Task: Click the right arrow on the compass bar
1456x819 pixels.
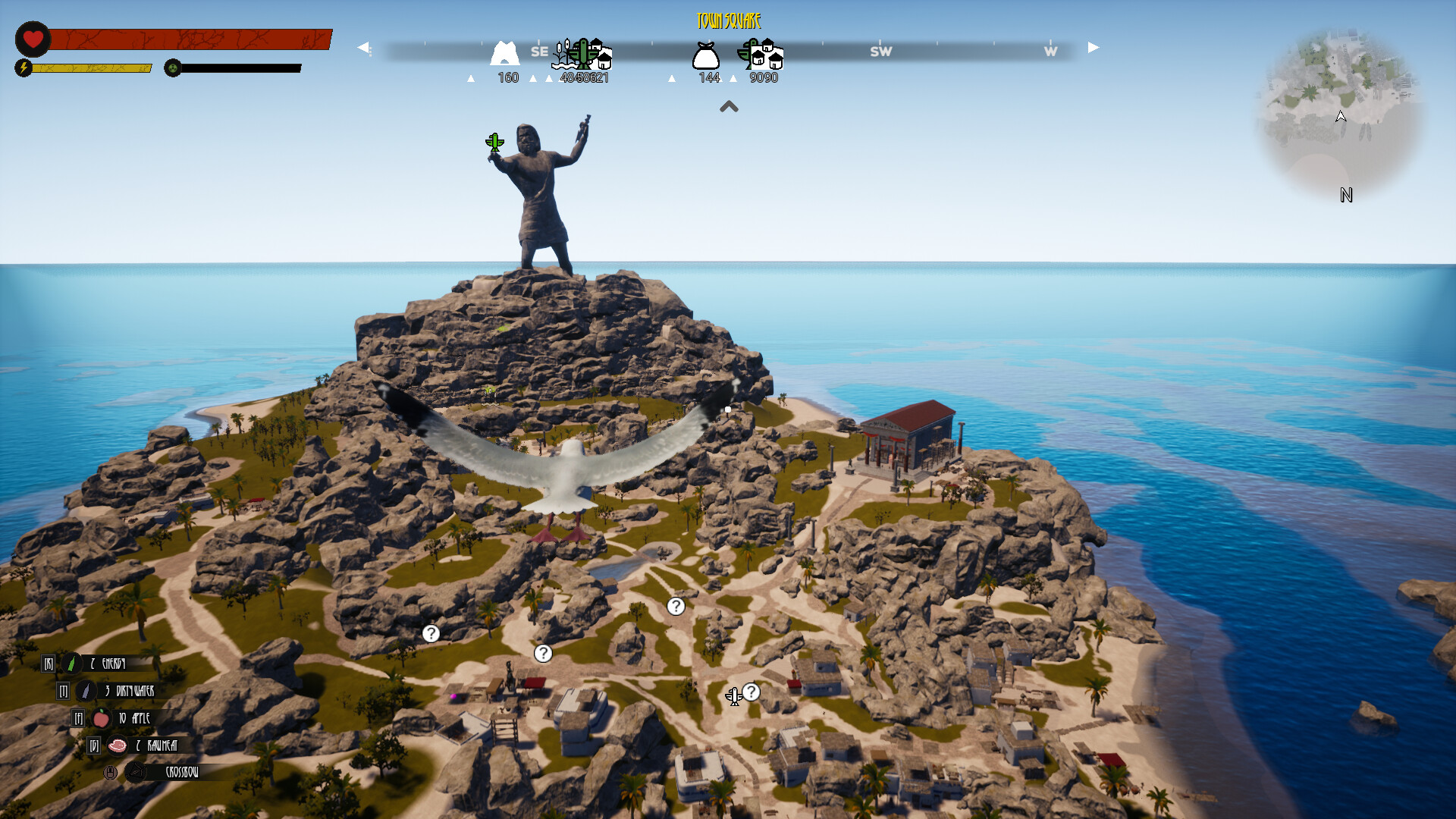Action: (x=1092, y=47)
